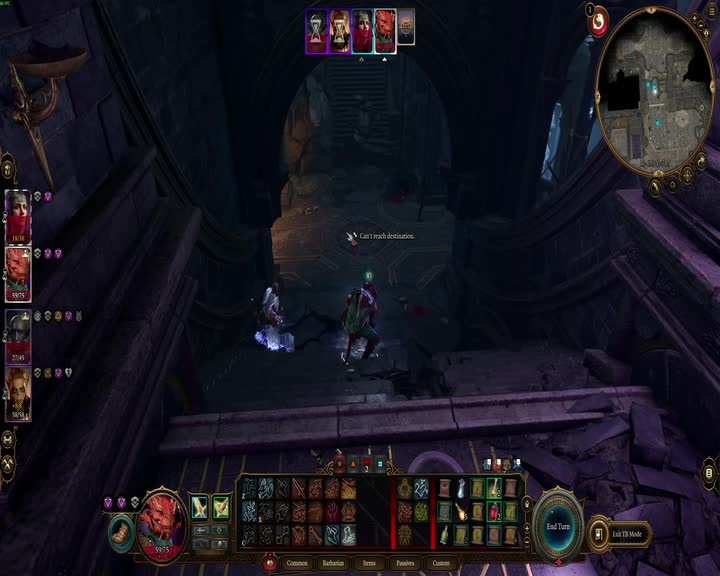Open the circular minimap
Viewport: 720px width, 576px height.
pos(655,91)
